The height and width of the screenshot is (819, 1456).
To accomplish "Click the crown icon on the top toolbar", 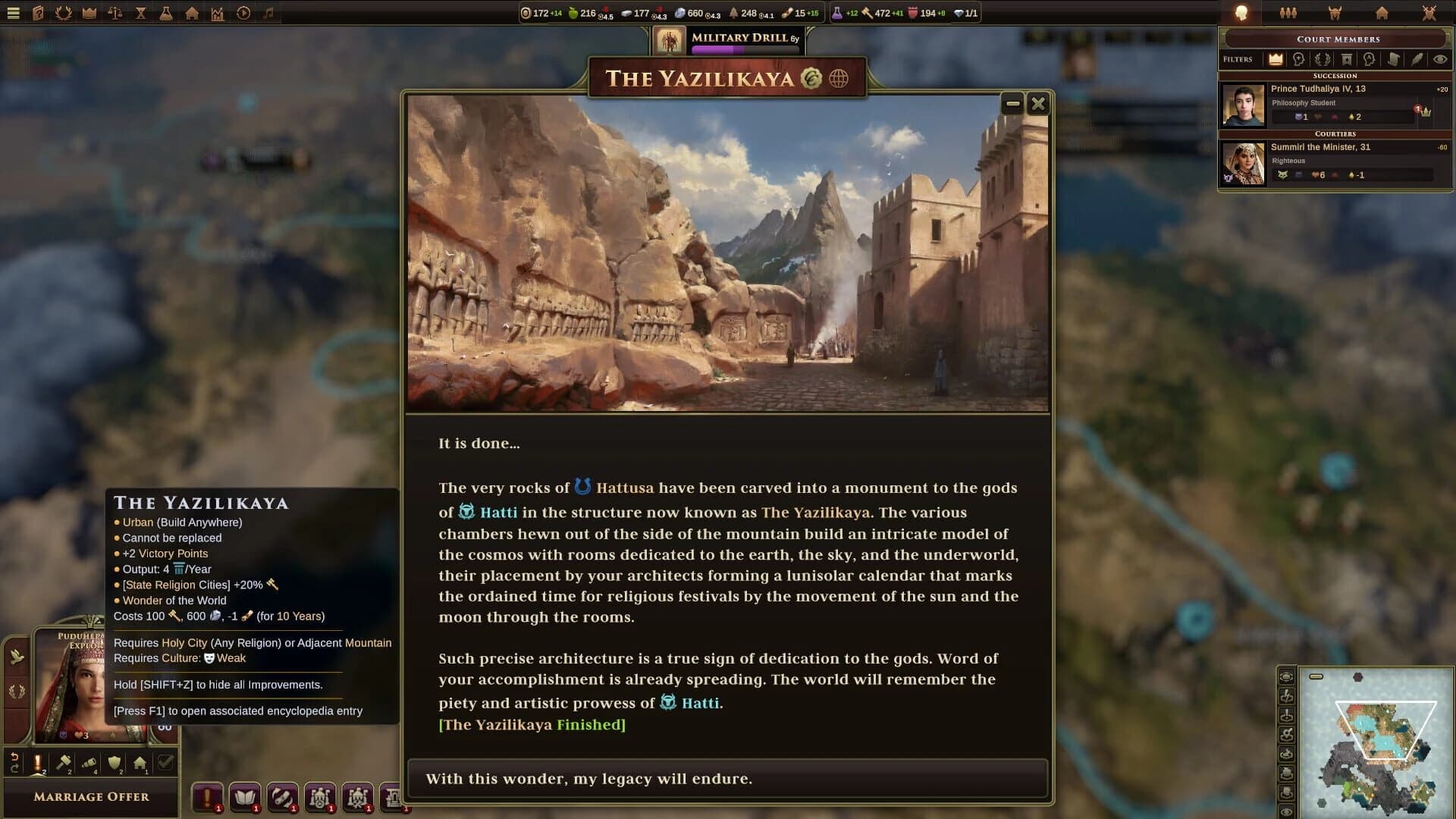I will pyautogui.click(x=89, y=13).
